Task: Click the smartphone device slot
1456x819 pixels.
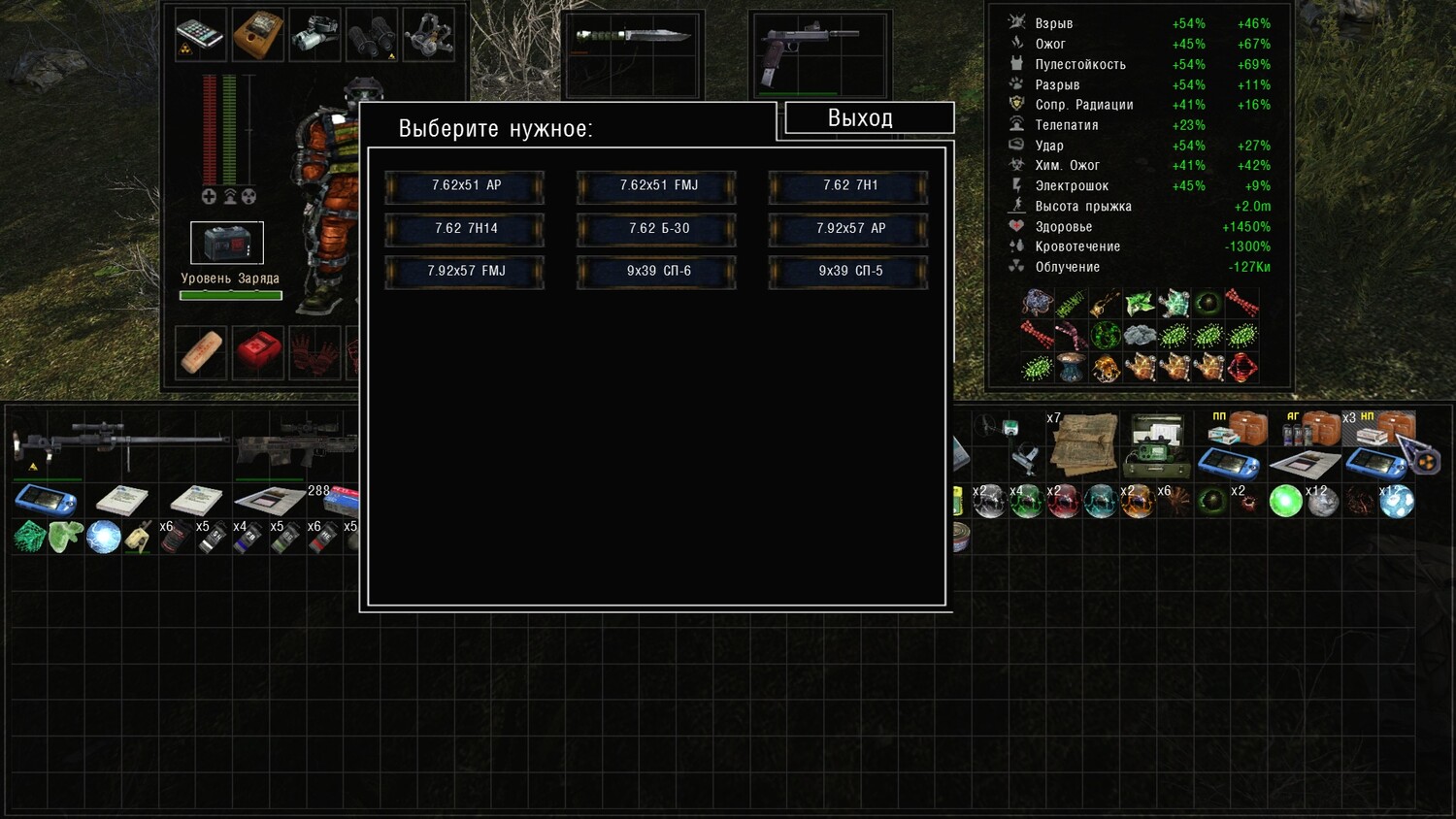Action: tap(201, 35)
